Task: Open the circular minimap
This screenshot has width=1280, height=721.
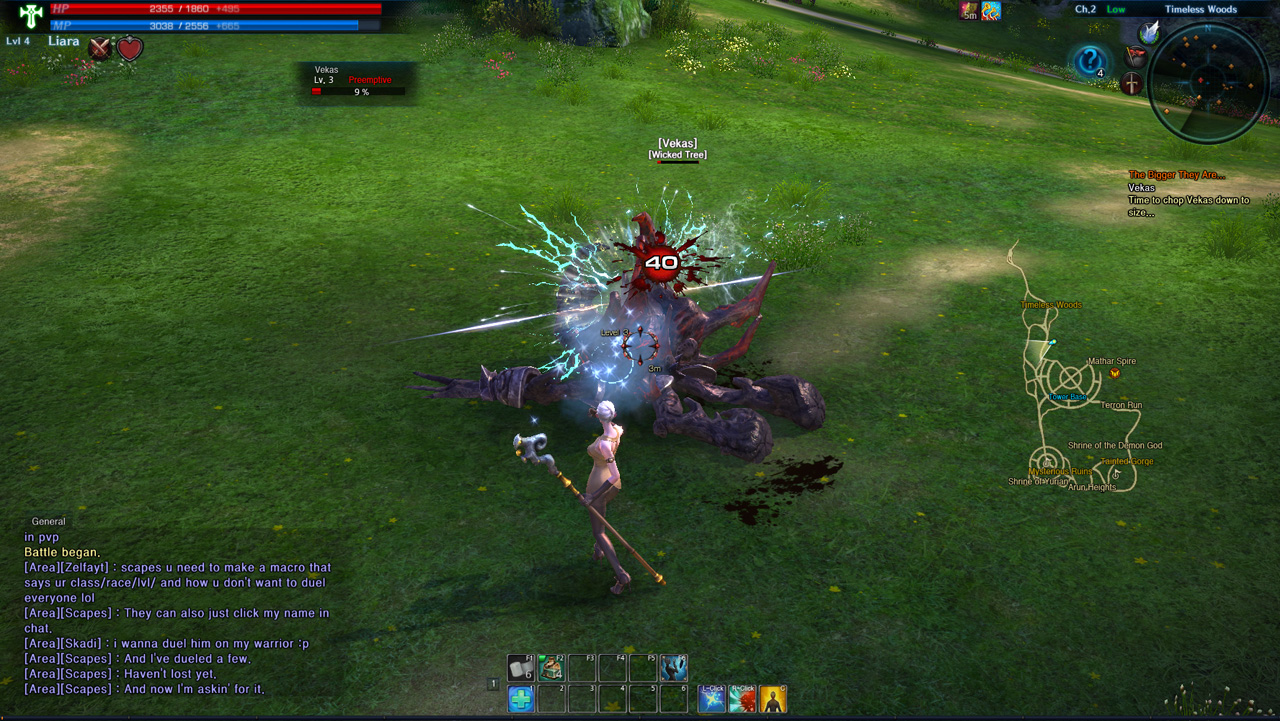Action: click(x=1208, y=81)
